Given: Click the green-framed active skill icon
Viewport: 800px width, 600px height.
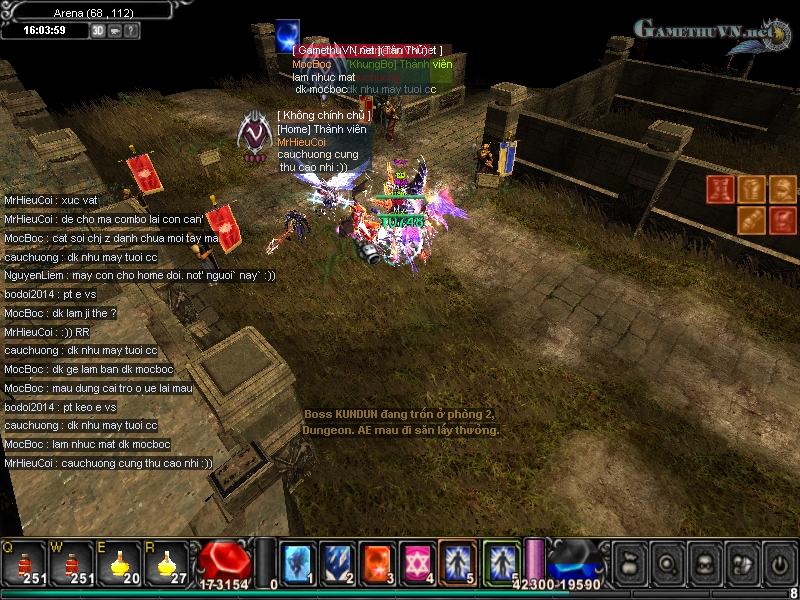Looking at the screenshot, I should point(500,562).
